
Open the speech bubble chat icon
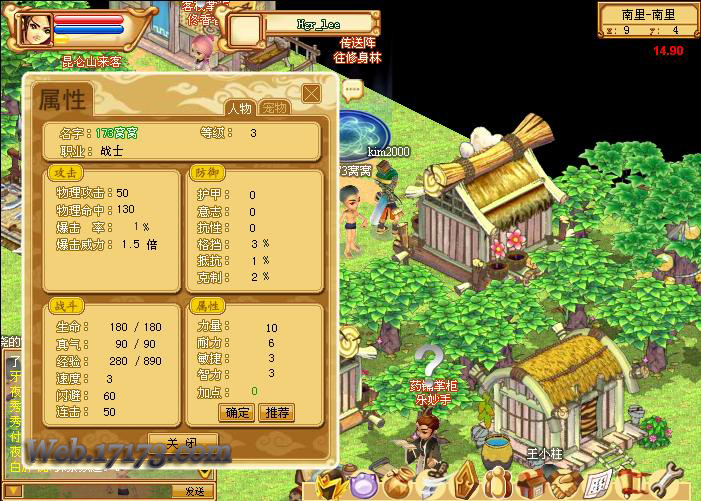point(351,90)
